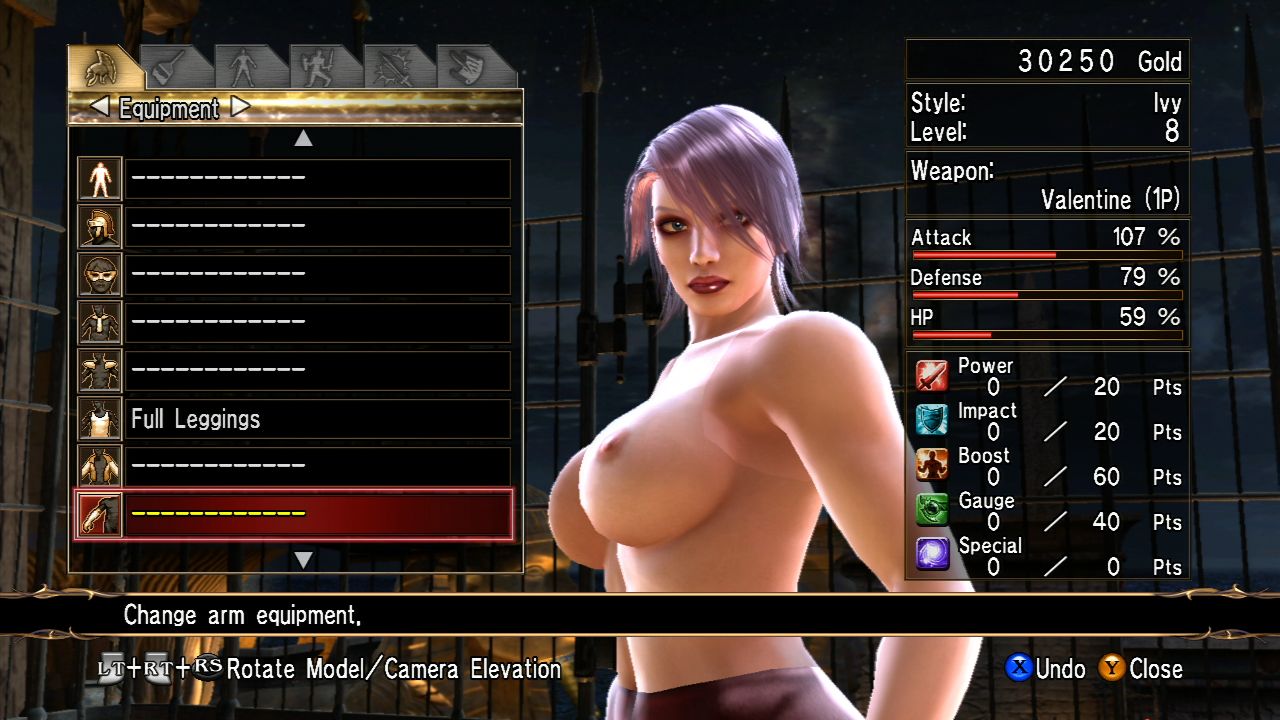The image size is (1280, 720).
Task: Click the up arrow above the equipment list
Action: pos(303,139)
